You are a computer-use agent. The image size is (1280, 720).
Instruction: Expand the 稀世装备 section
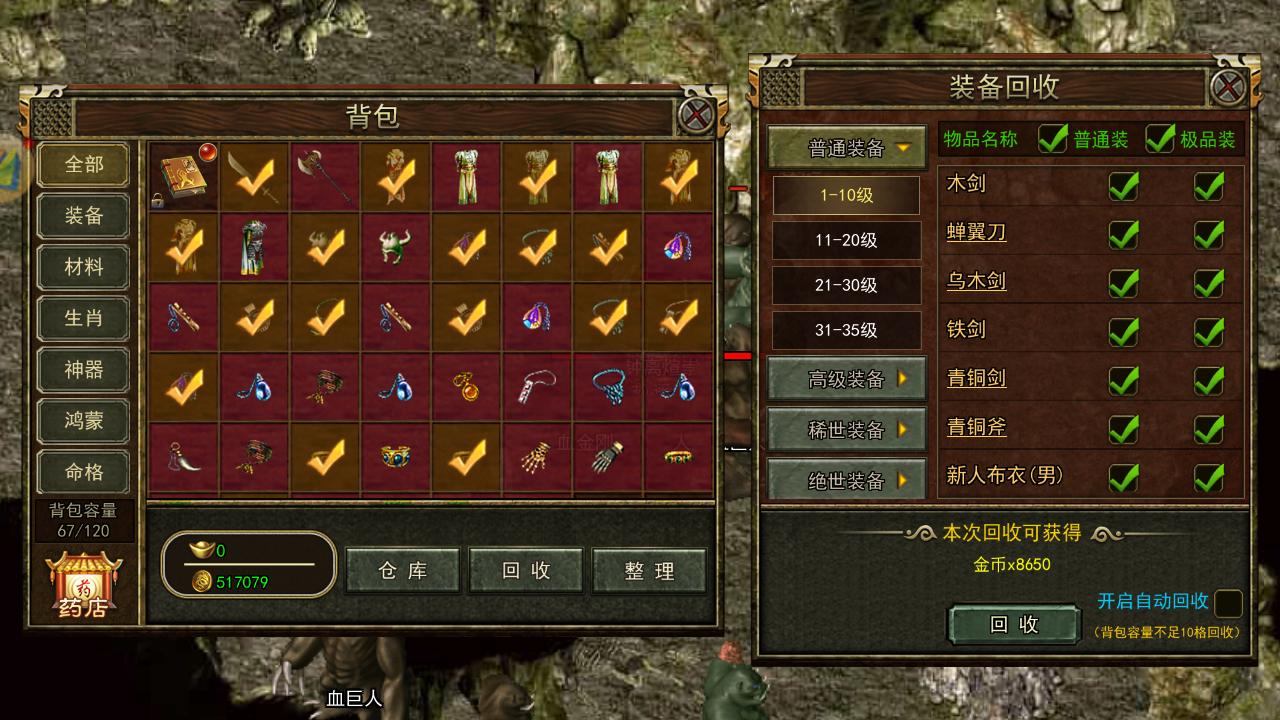click(845, 430)
